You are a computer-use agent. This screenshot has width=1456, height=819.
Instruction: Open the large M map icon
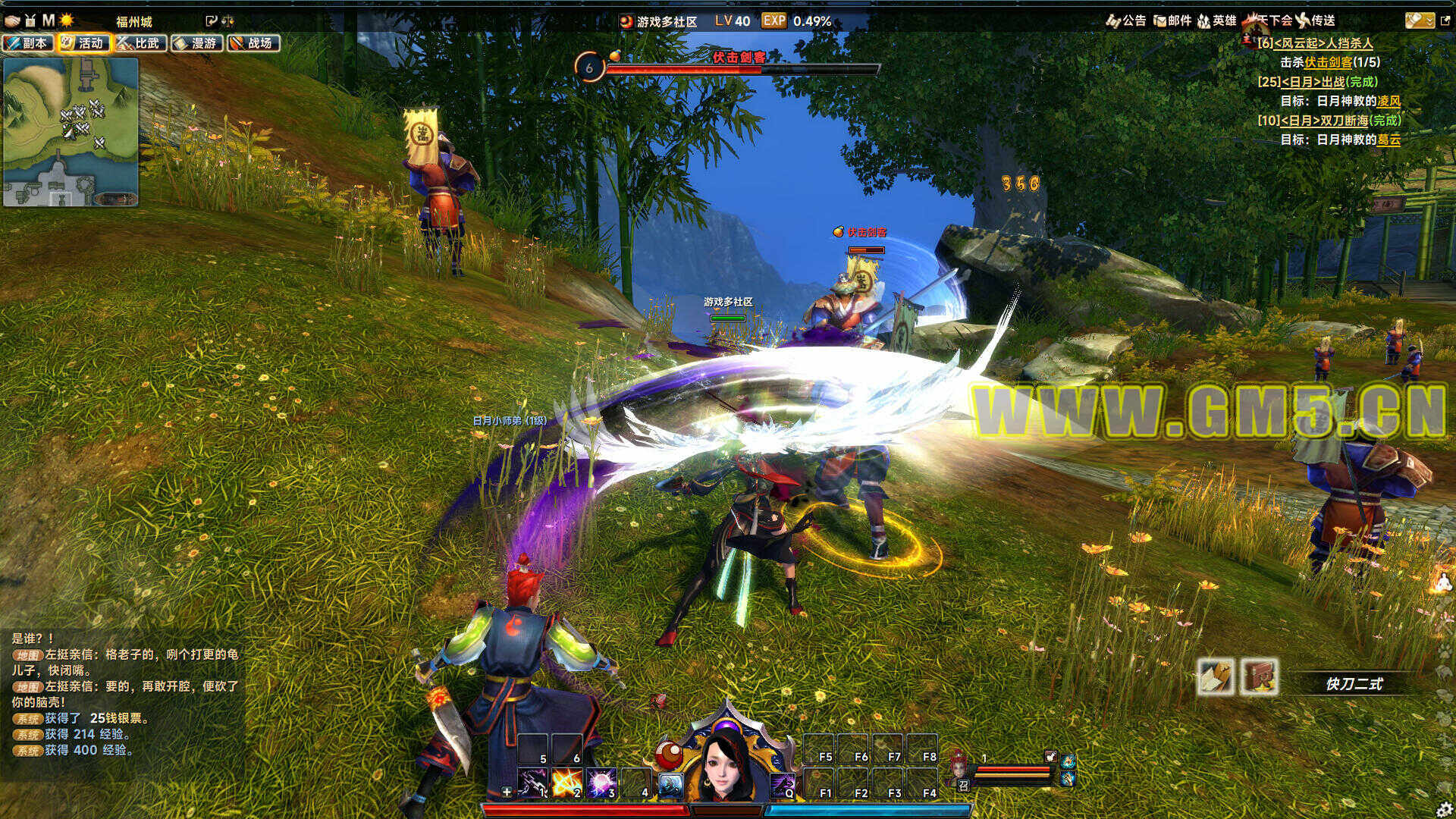pyautogui.click(x=48, y=20)
